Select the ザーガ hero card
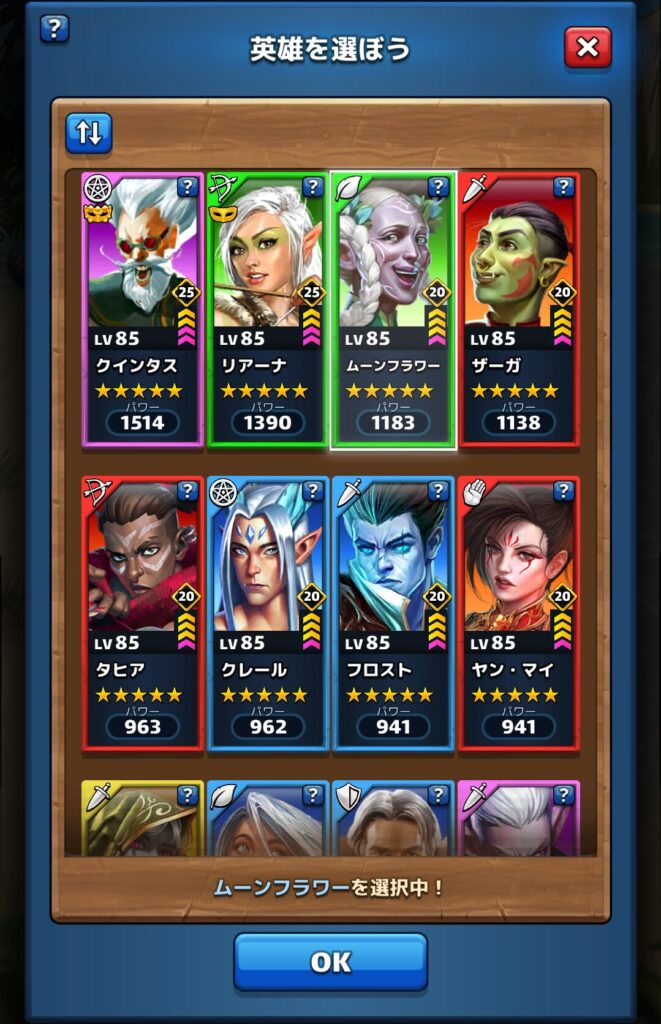Viewport: 661px width, 1024px height. 518,310
